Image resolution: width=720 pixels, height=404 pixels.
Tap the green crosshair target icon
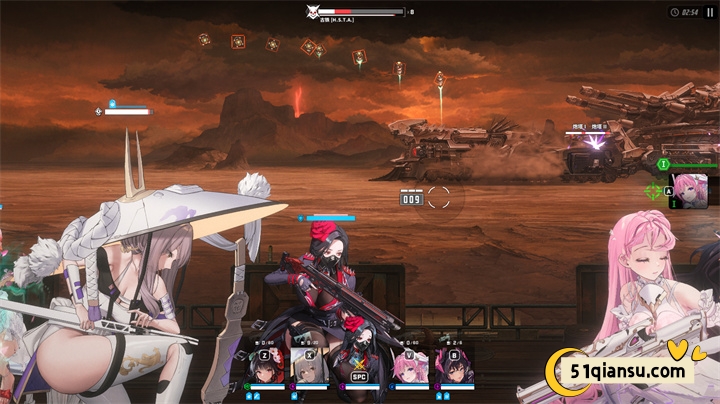[x=653, y=190]
